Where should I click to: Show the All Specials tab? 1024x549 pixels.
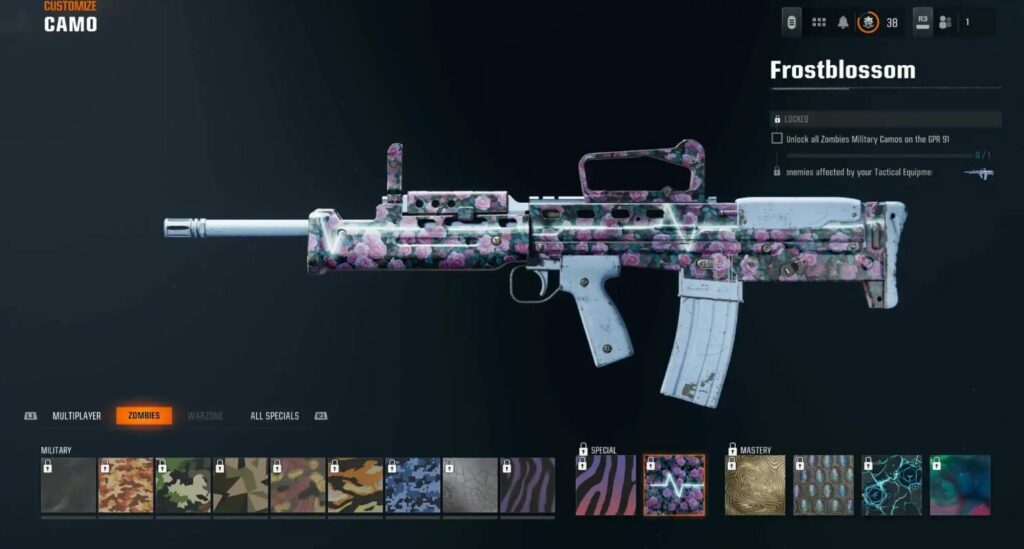[x=274, y=416]
